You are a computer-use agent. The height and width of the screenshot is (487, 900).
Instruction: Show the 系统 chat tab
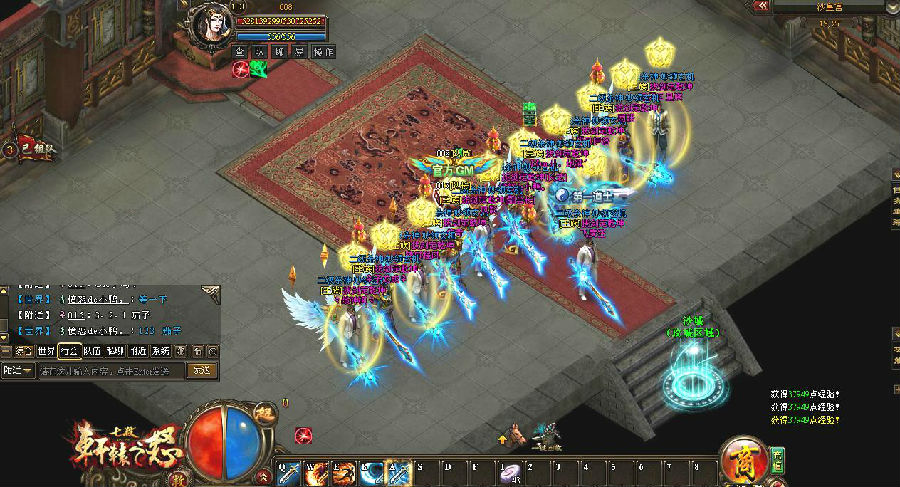coord(160,351)
